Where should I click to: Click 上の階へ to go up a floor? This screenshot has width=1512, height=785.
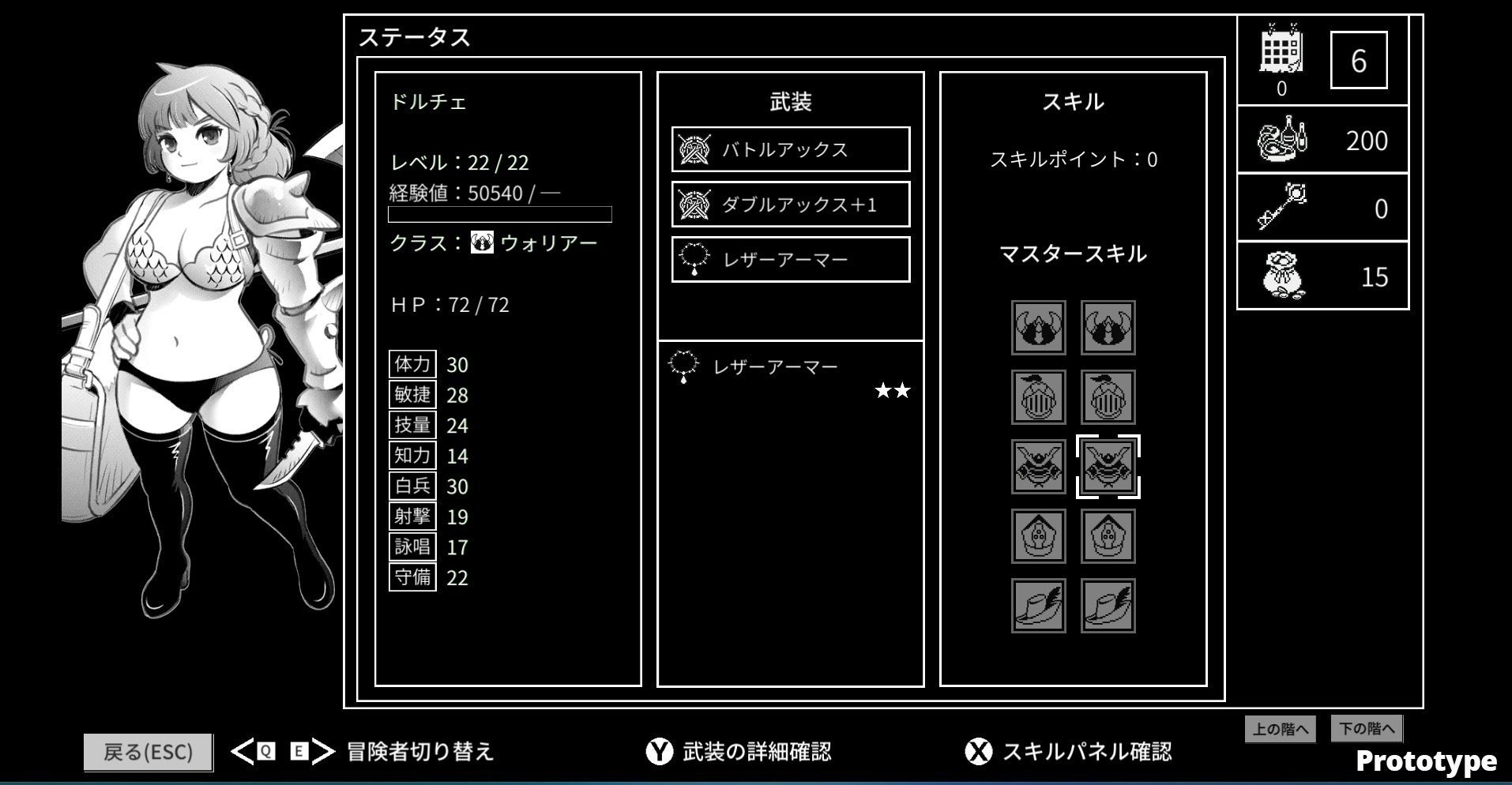[1280, 728]
